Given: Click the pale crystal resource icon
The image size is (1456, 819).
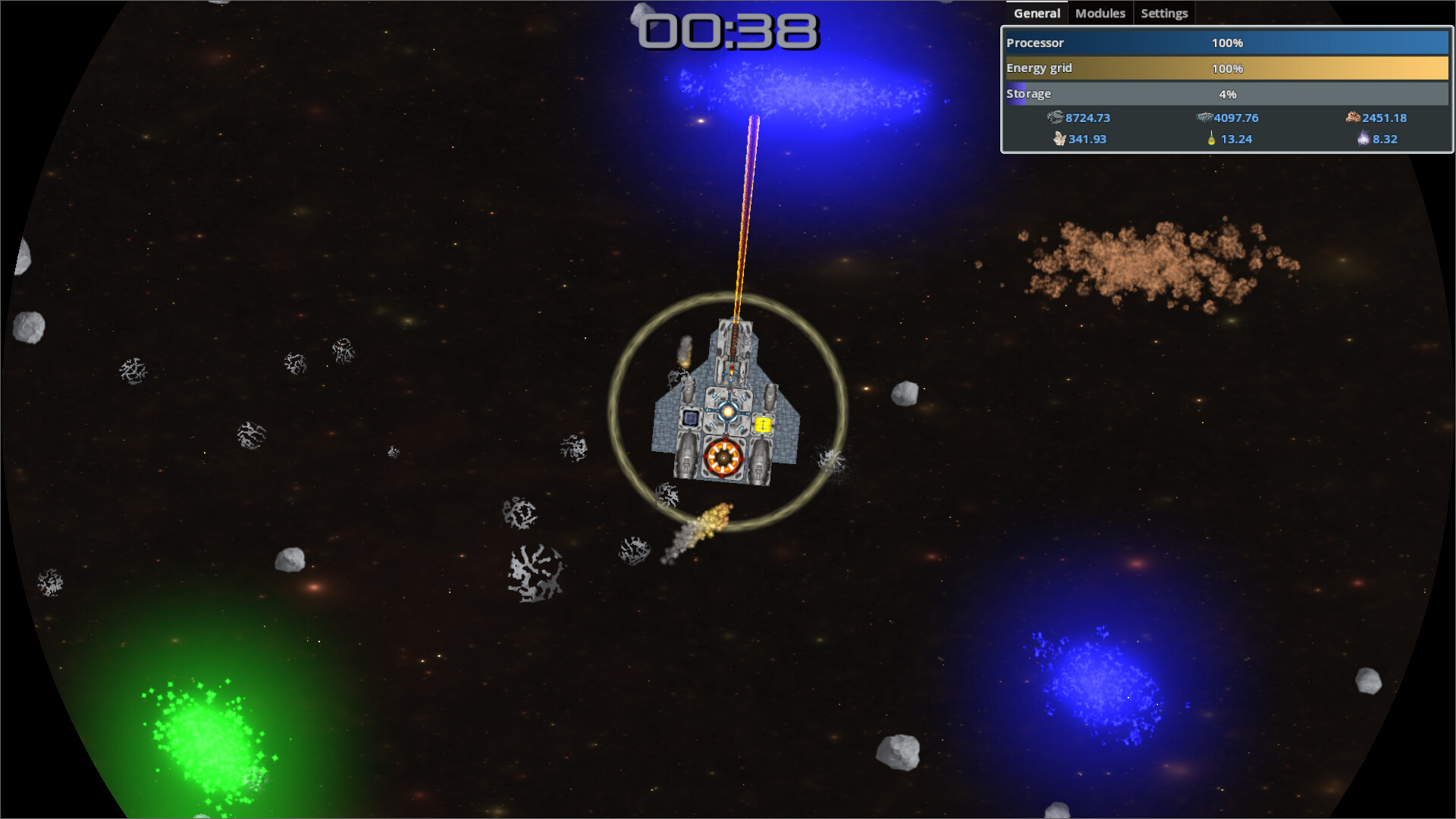Looking at the screenshot, I should point(1059,139).
